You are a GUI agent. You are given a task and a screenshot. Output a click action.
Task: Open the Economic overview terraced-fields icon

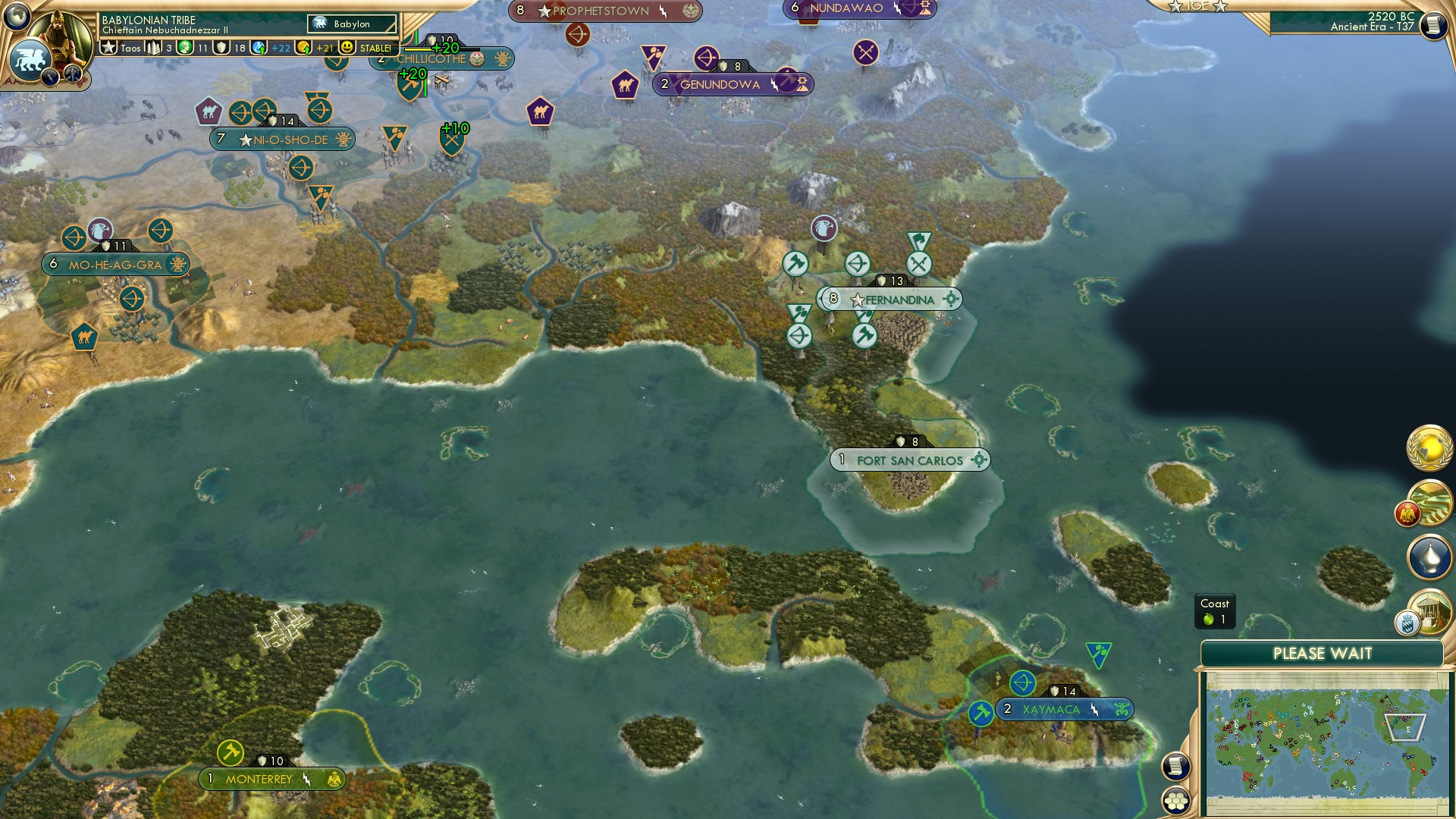click(1432, 500)
